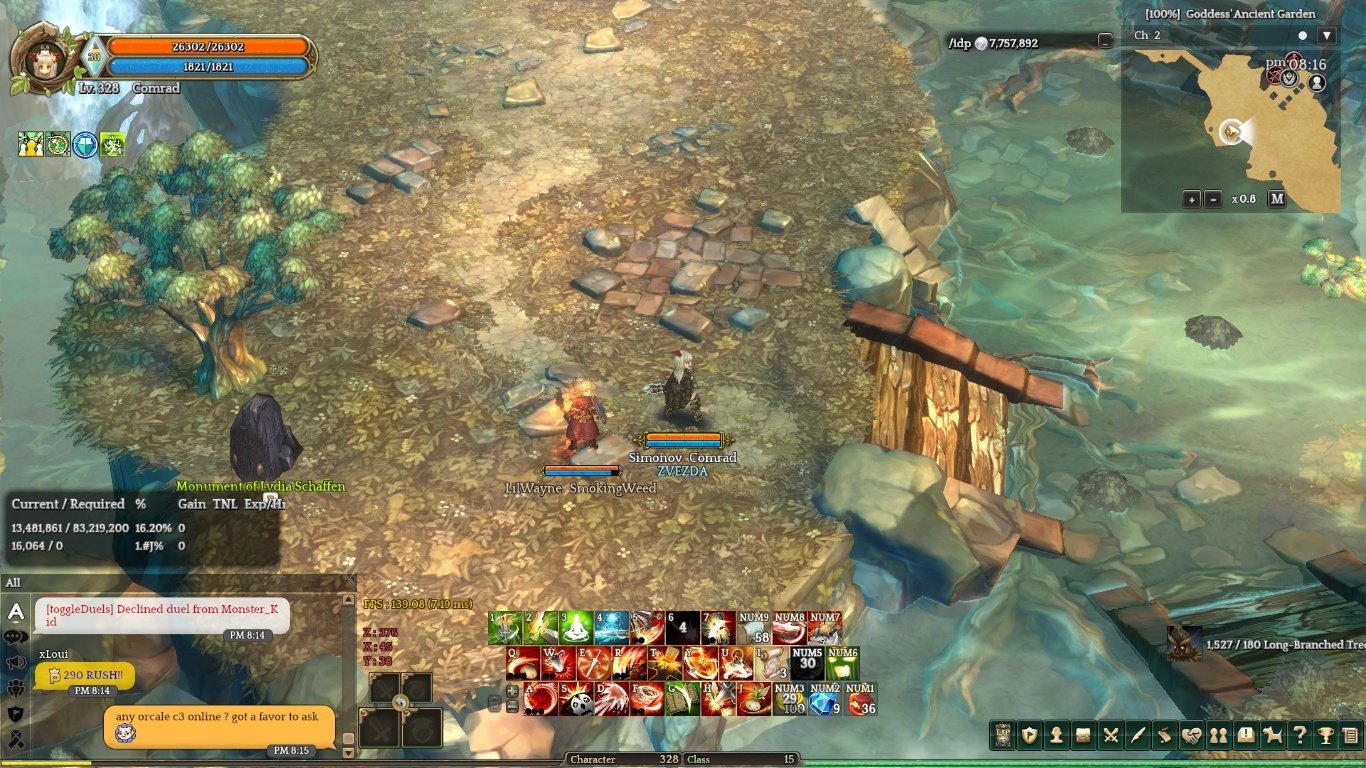Activate the skull skill on slot S
The image size is (1366, 768).
coord(578,699)
